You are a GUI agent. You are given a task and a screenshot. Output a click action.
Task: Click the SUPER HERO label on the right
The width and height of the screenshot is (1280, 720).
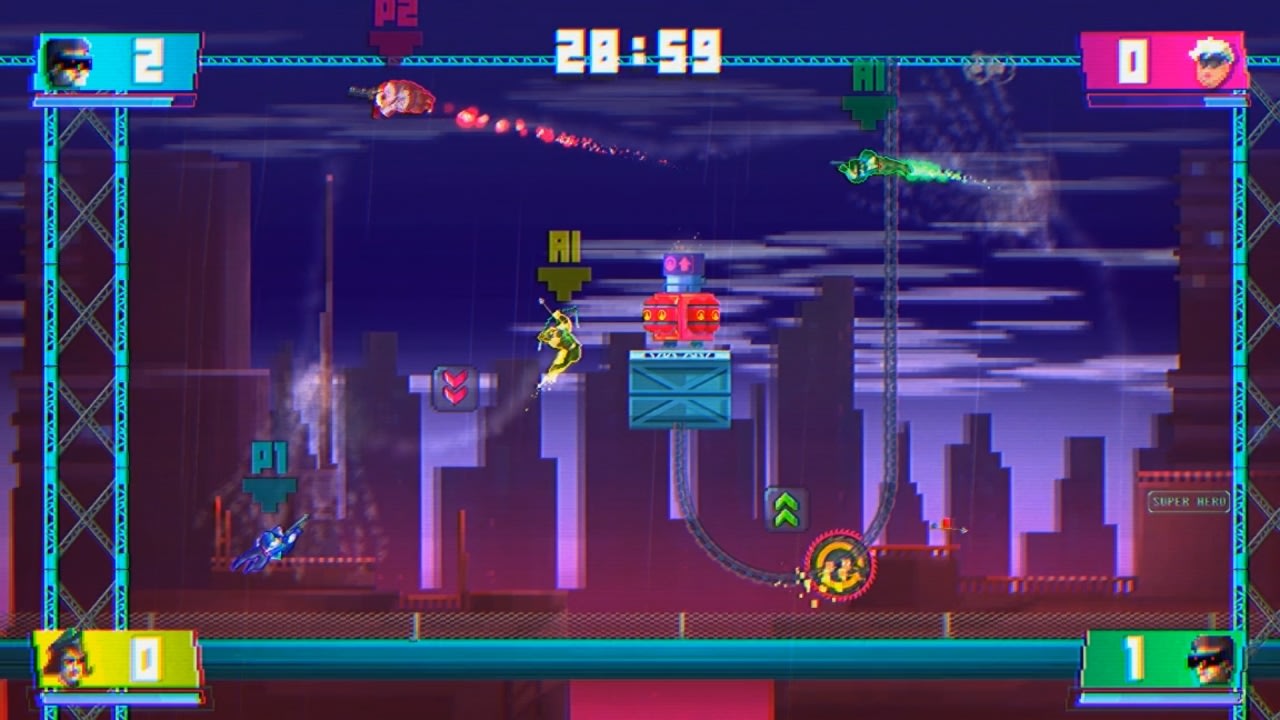coord(1188,503)
